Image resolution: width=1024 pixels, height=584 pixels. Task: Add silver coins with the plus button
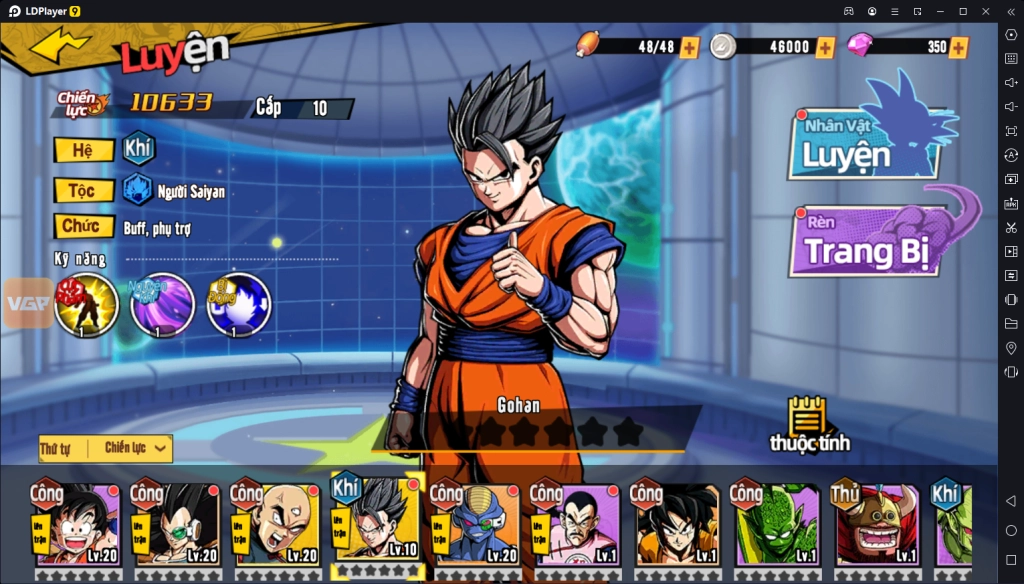point(825,47)
